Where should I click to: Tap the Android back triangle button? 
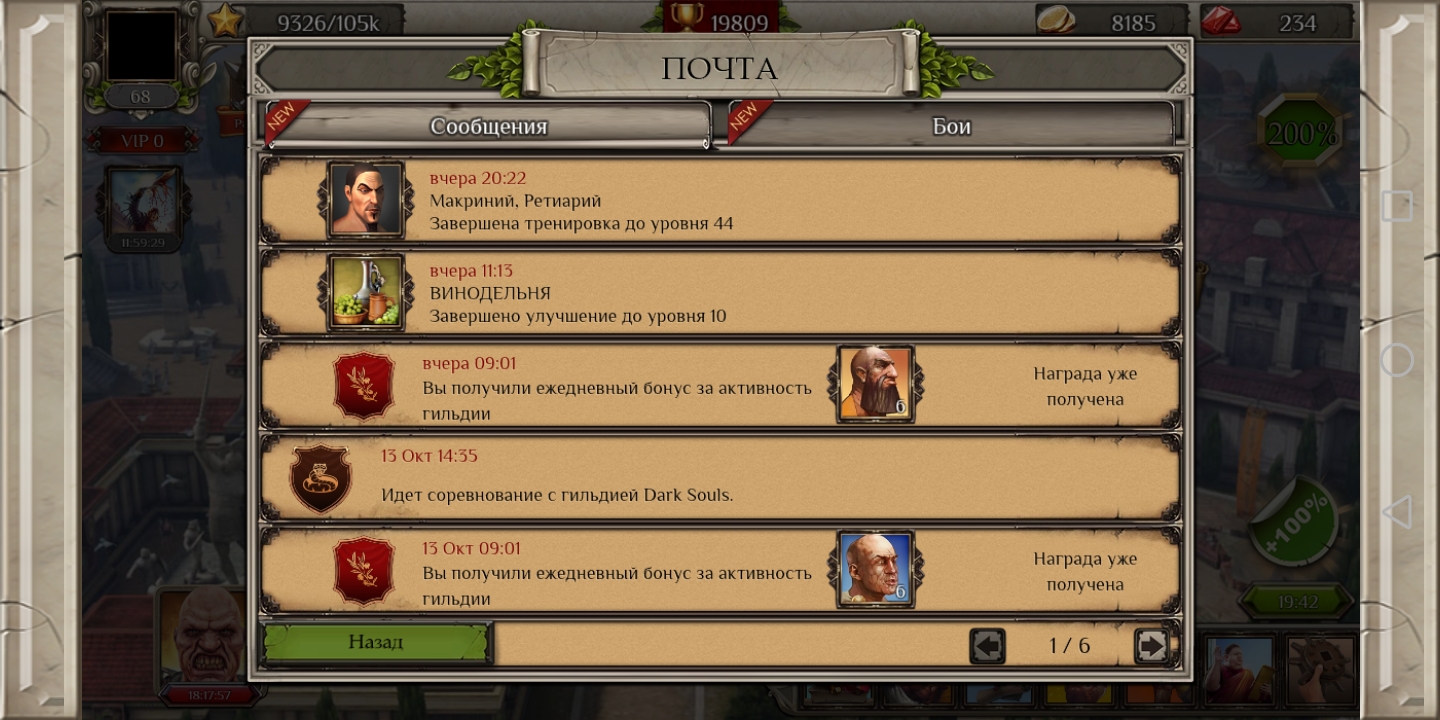[1396, 511]
